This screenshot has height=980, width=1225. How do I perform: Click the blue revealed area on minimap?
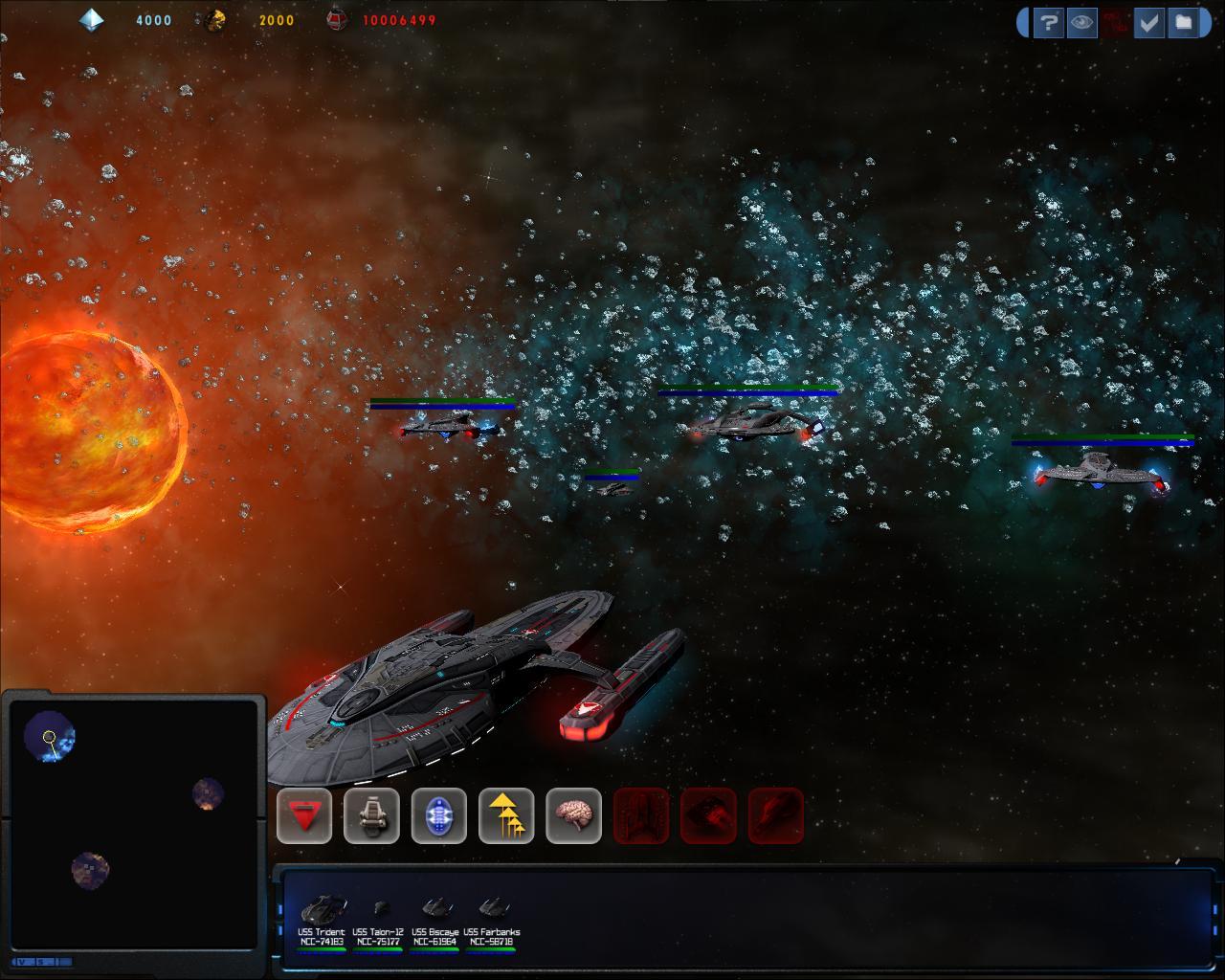(50, 737)
